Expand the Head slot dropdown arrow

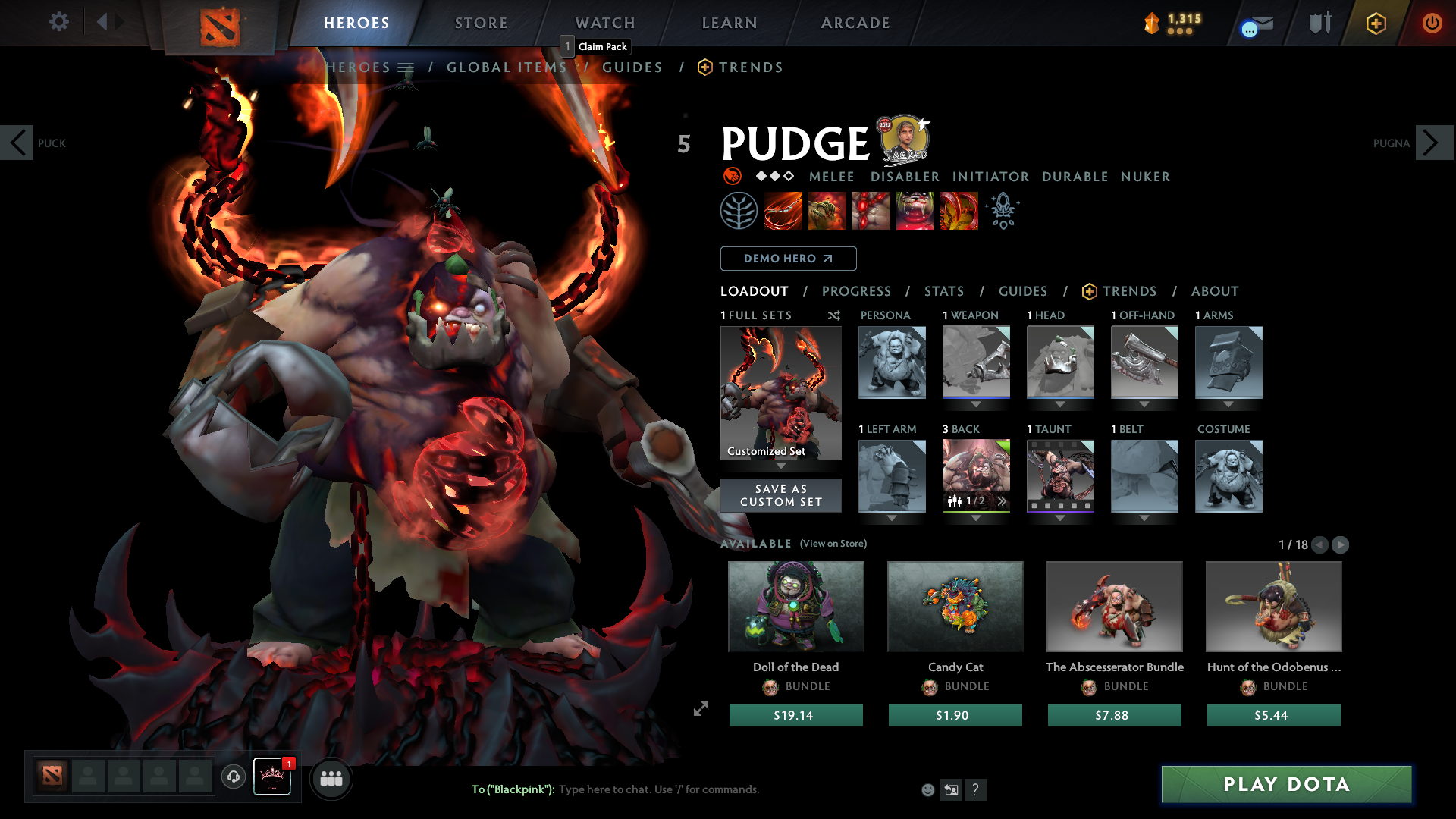pos(1060,404)
